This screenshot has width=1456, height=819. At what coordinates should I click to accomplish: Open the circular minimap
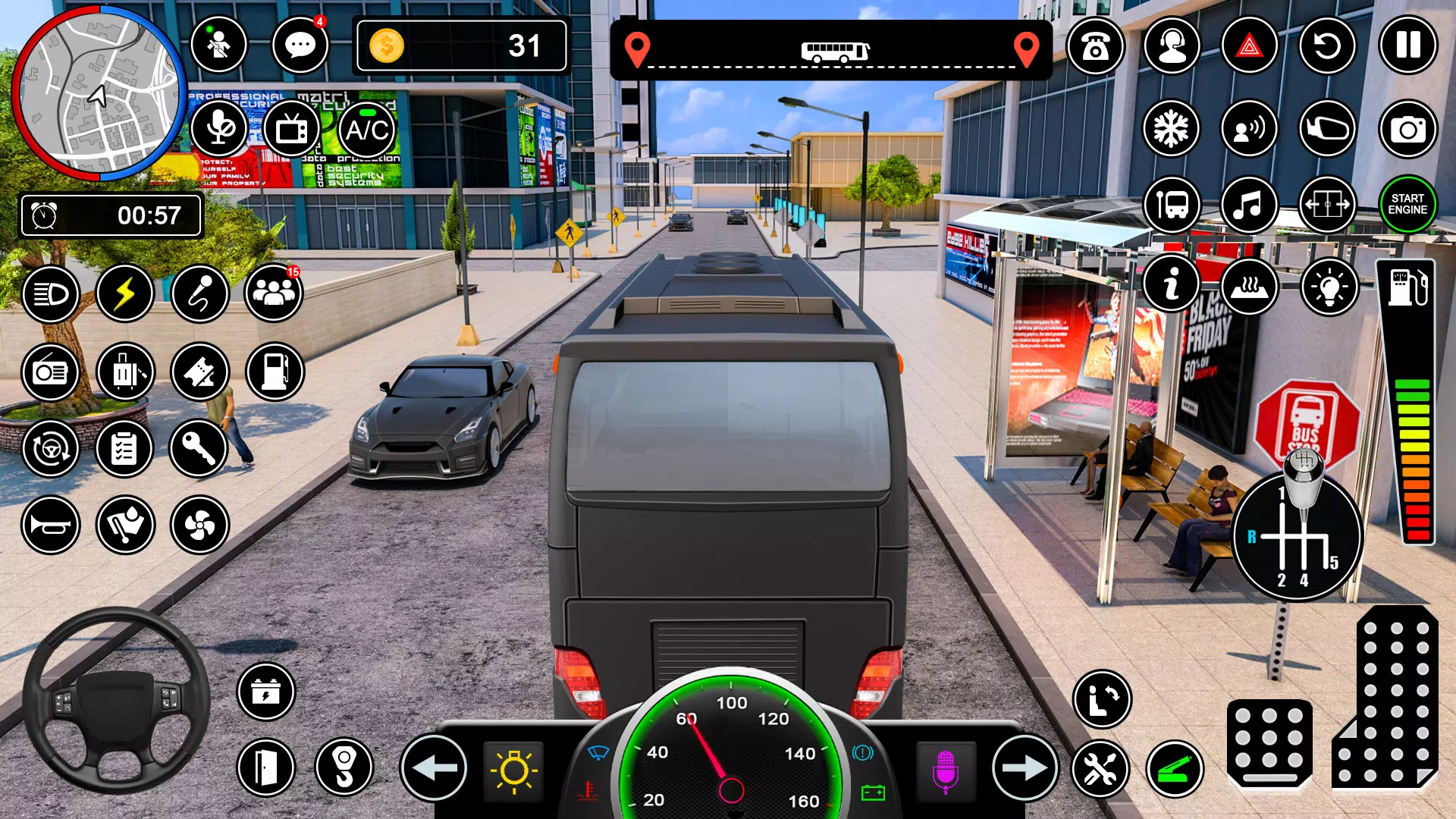tap(99, 94)
